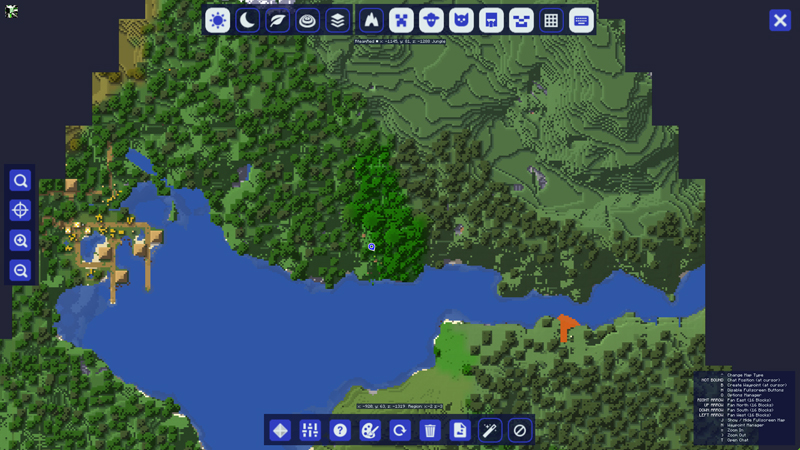The height and width of the screenshot is (450, 800).
Task: Toggle hostile mobs (creeper face icon)
Action: point(401,20)
